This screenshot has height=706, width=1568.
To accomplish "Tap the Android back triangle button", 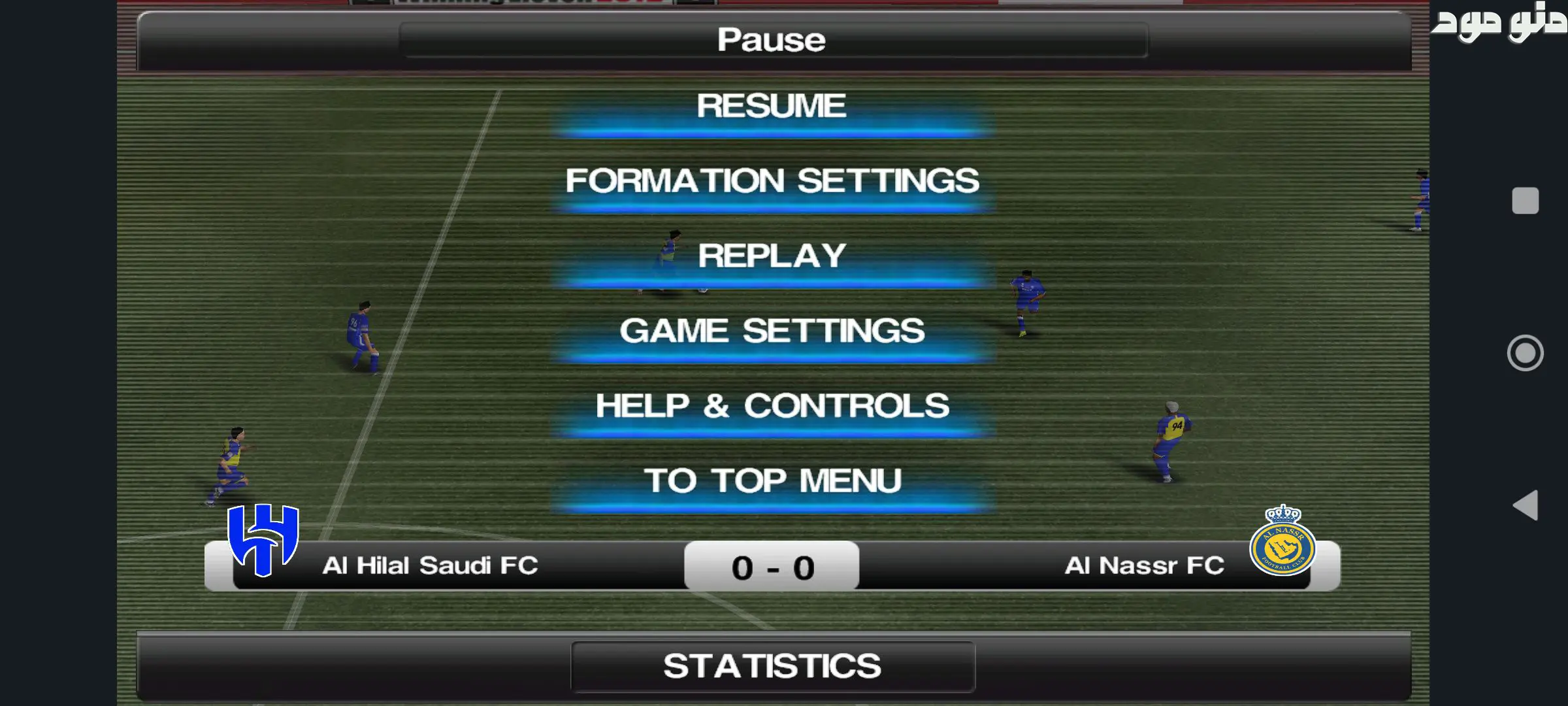I will click(1526, 505).
